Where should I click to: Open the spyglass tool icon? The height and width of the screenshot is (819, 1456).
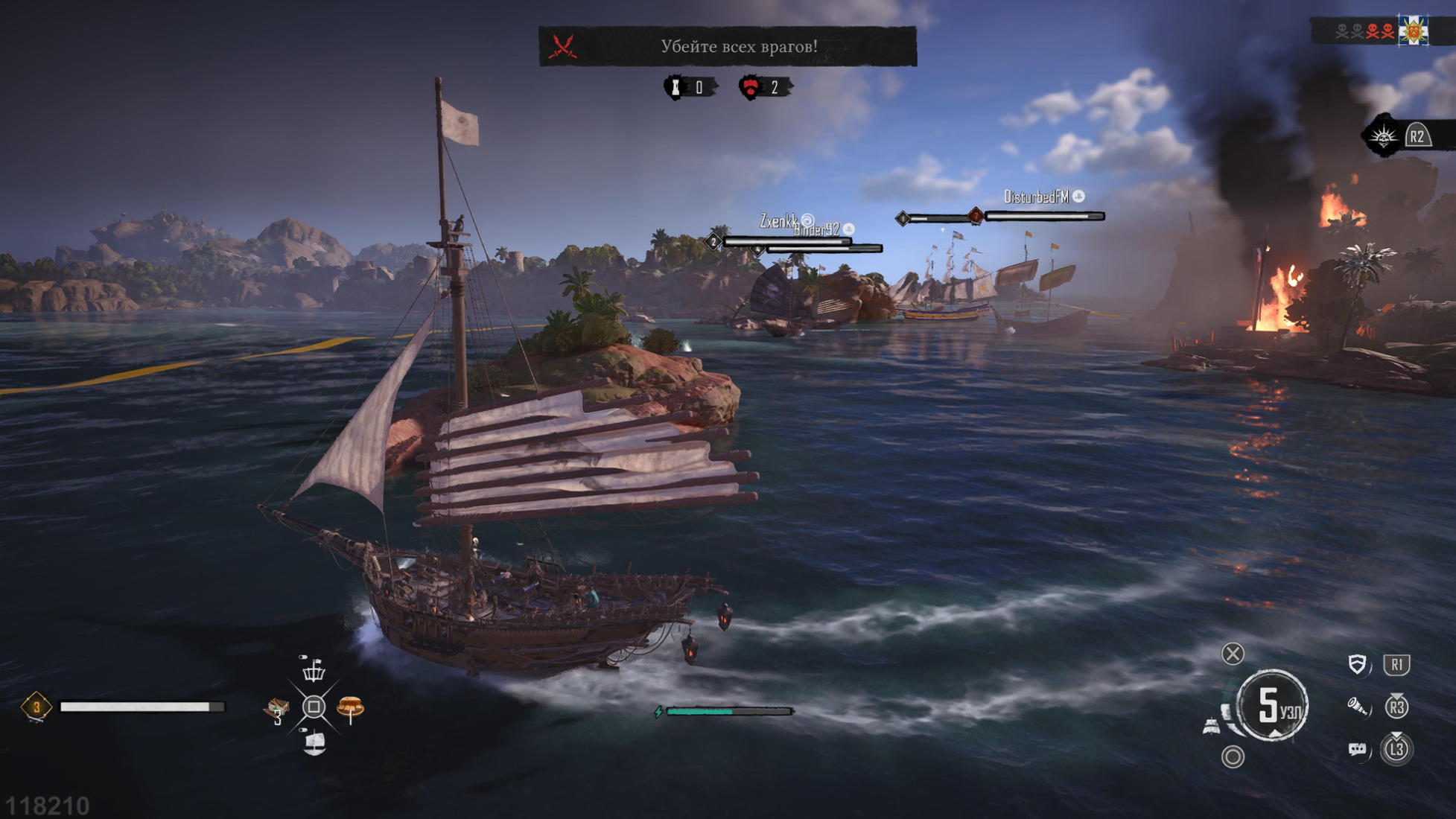click(x=1357, y=707)
